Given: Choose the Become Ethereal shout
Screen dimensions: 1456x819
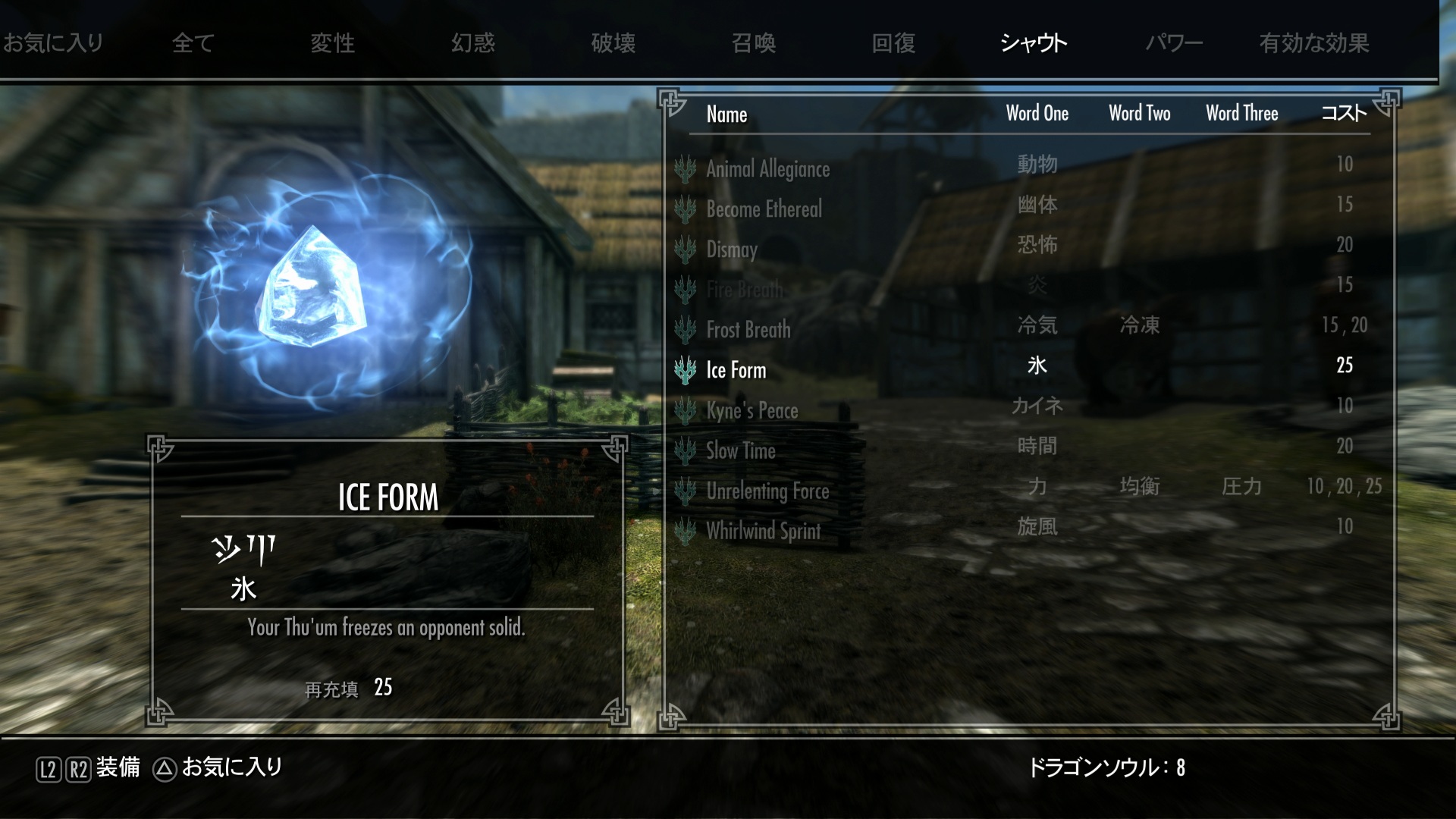Looking at the screenshot, I should point(764,209).
